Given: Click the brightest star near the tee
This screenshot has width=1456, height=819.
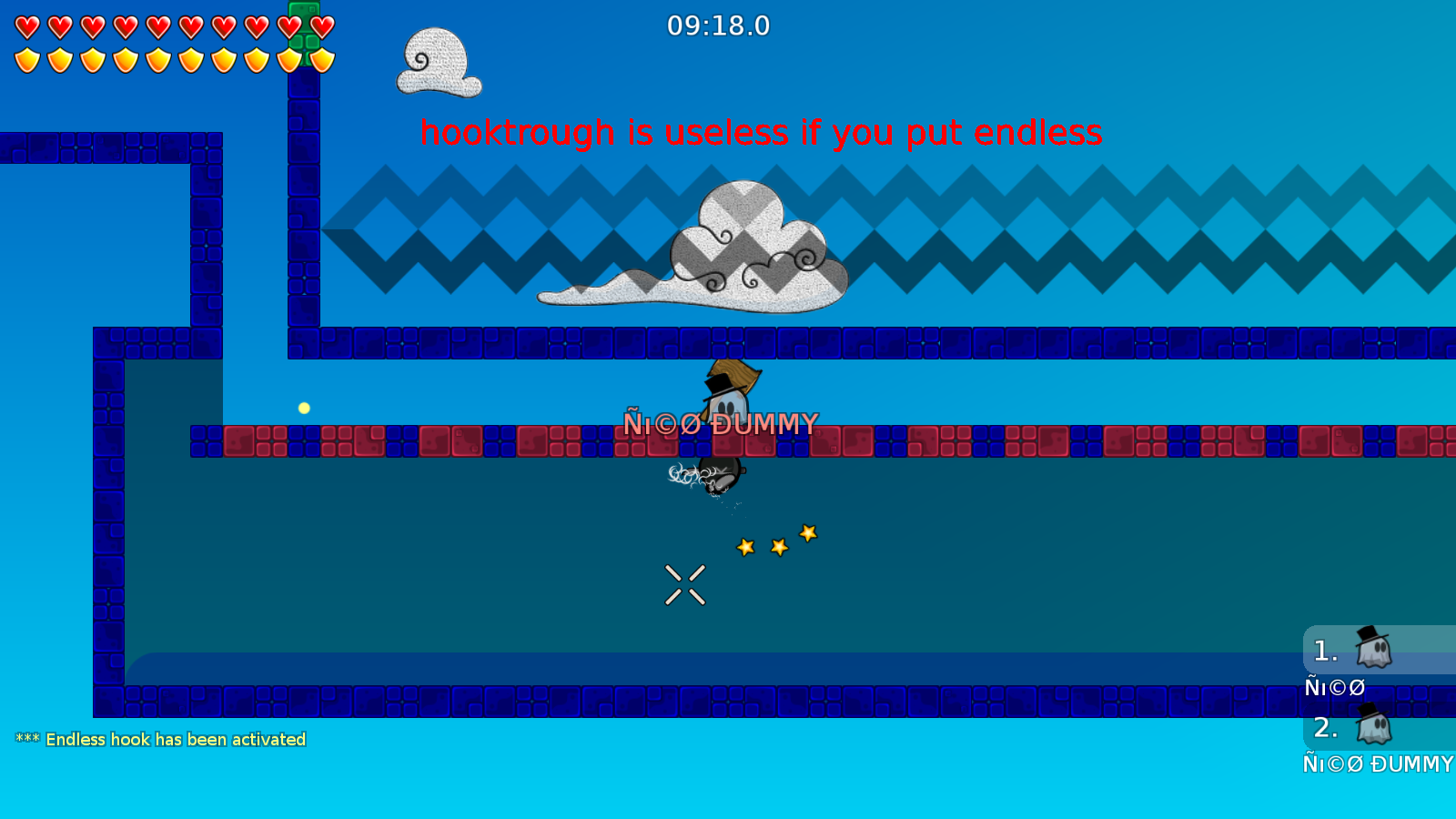Looking at the screenshot, I should 806,533.
